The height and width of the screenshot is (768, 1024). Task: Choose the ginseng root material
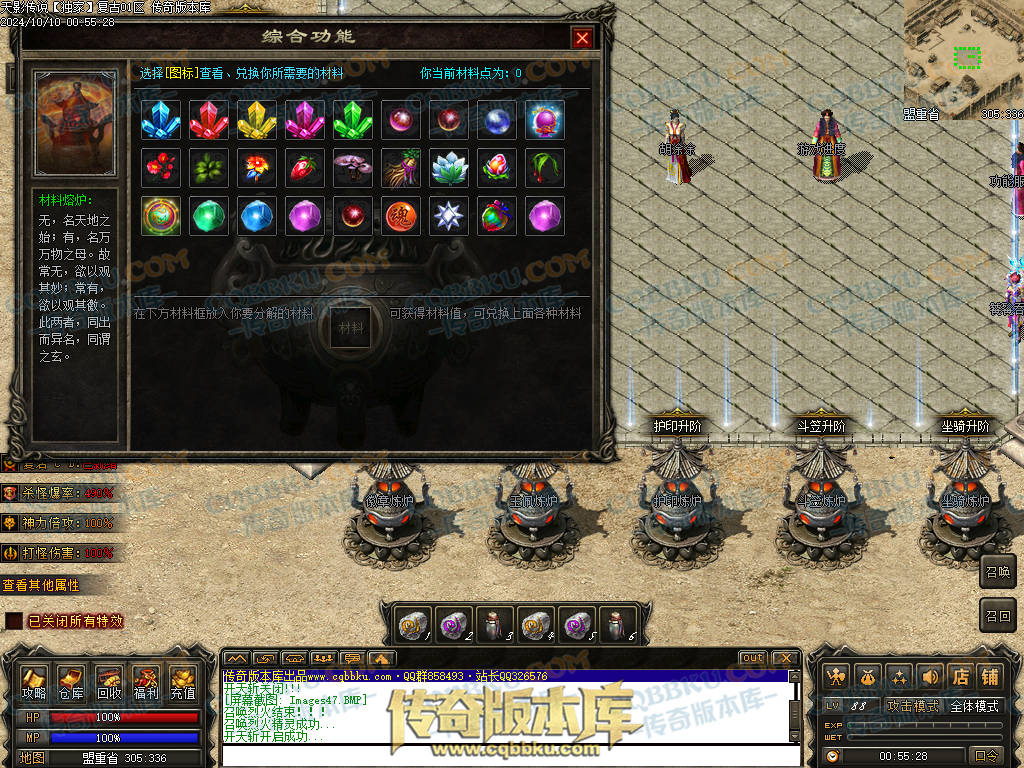coord(401,168)
